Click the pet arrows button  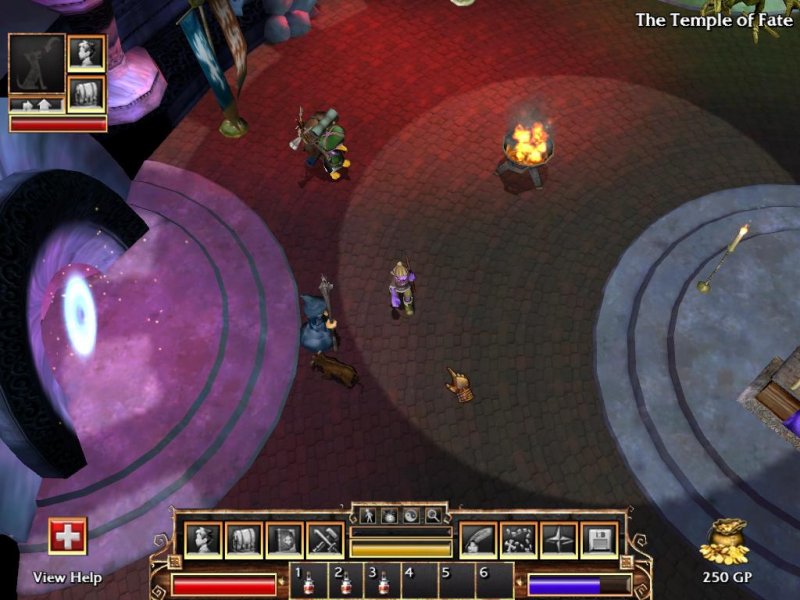pos(36,104)
